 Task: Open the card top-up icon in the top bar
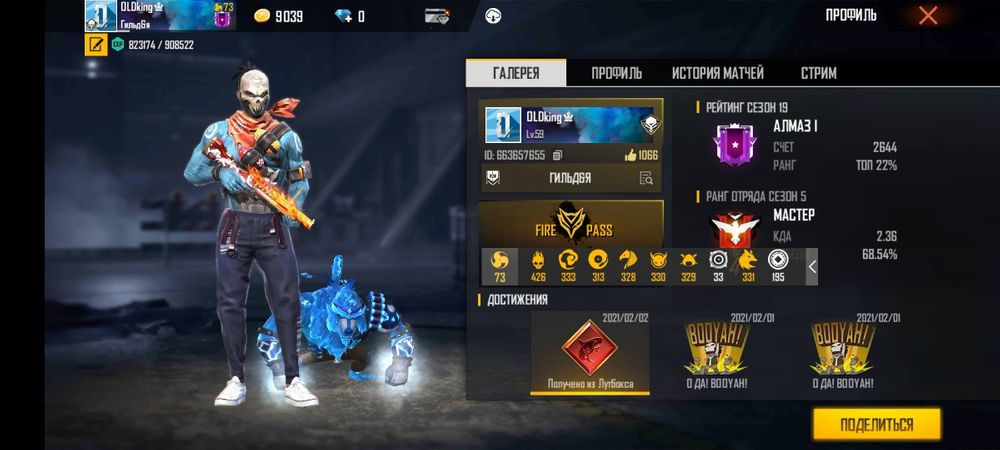436,16
